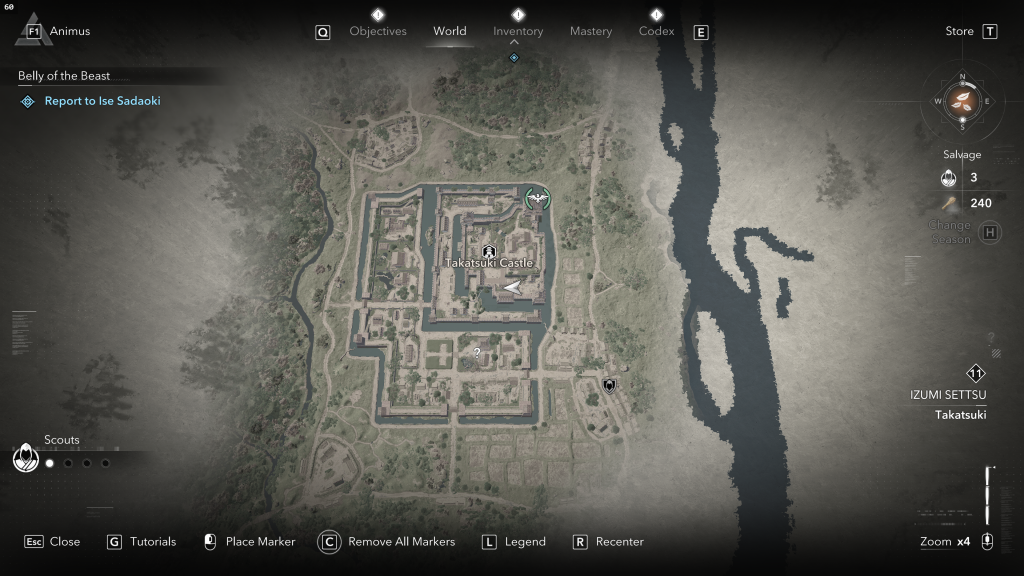Open the Animus menu

(58, 31)
